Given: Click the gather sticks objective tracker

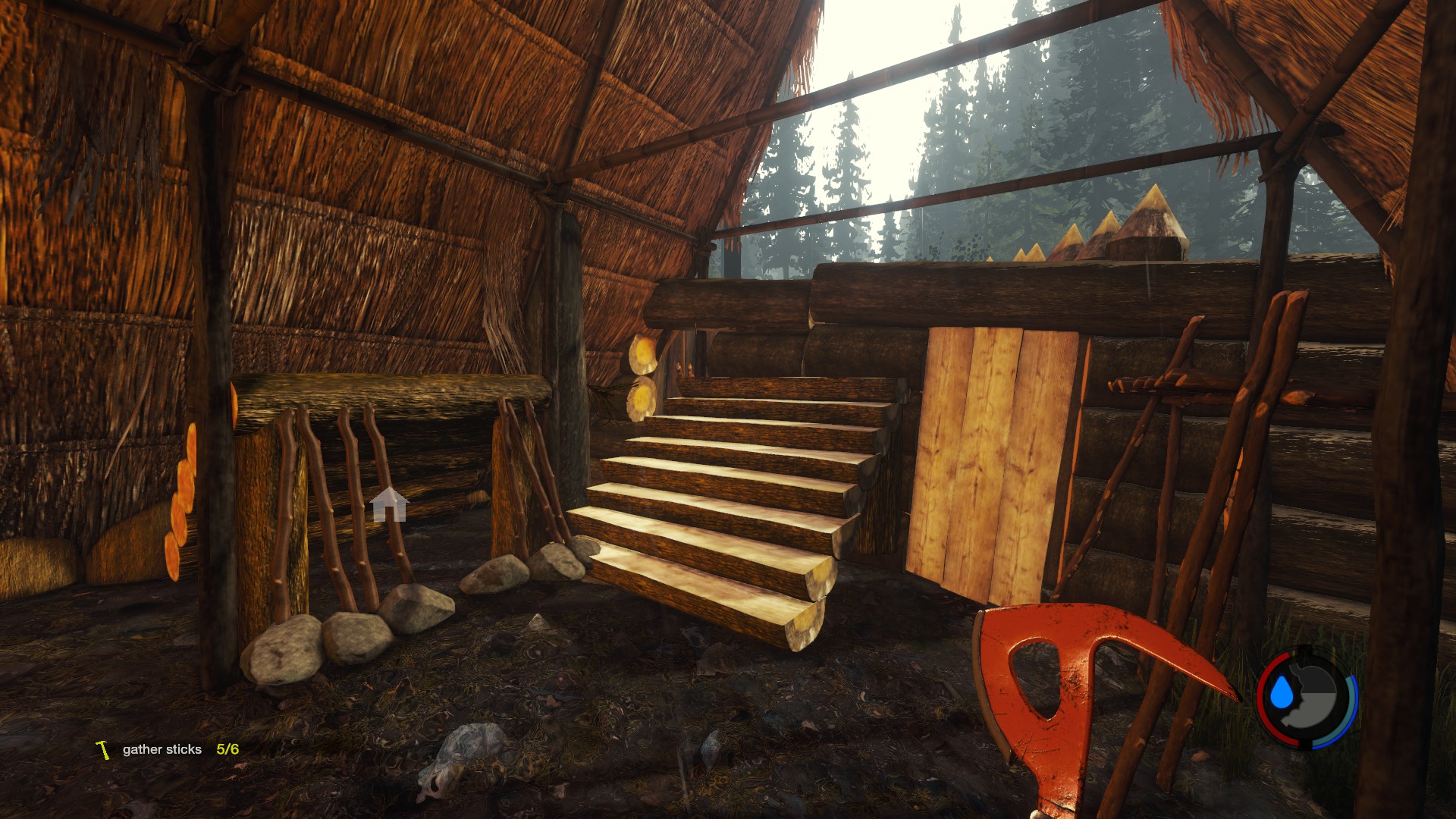Looking at the screenshot, I should pyautogui.click(x=168, y=749).
